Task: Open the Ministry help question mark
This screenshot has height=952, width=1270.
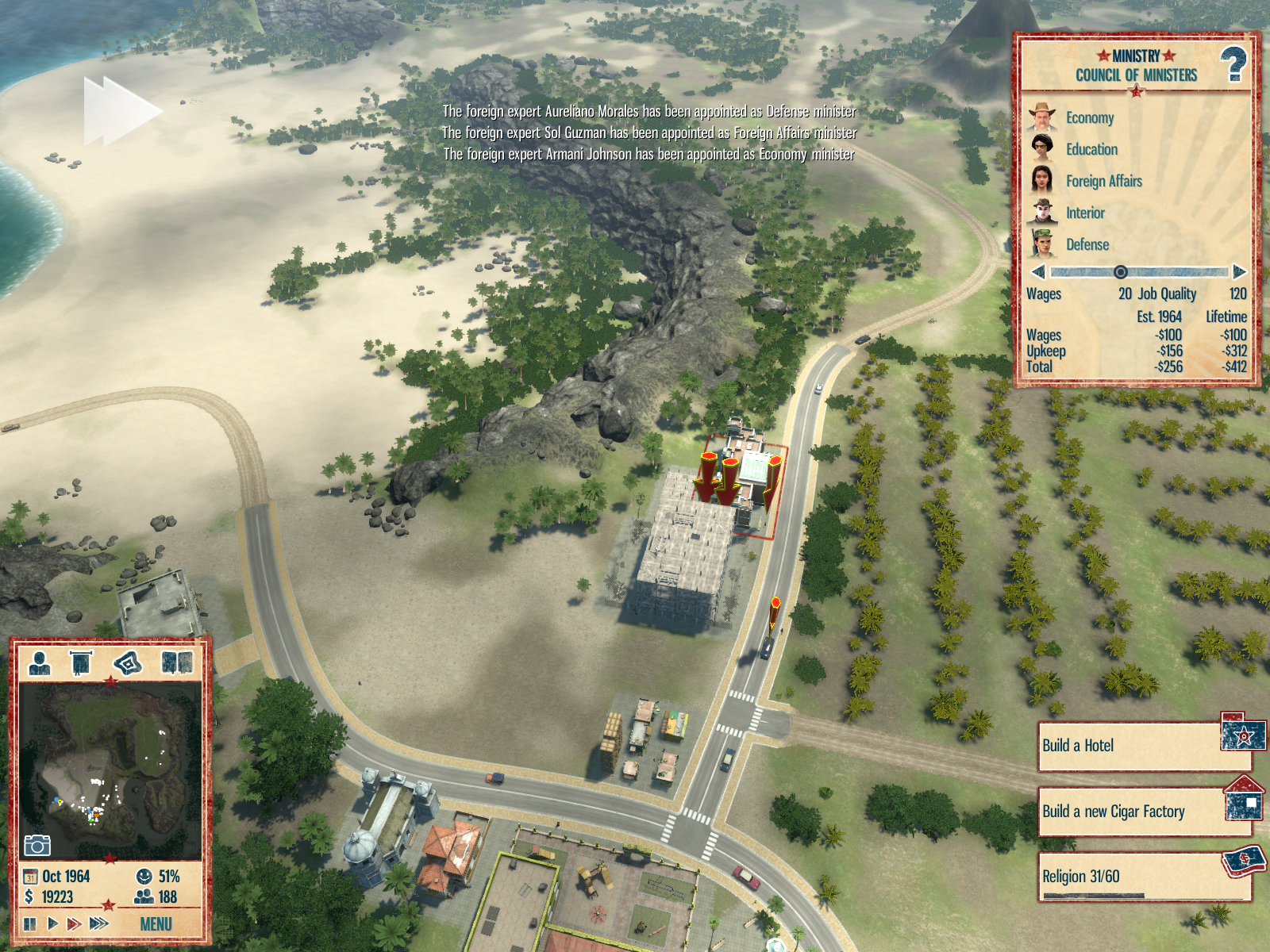Action: 1233,64
